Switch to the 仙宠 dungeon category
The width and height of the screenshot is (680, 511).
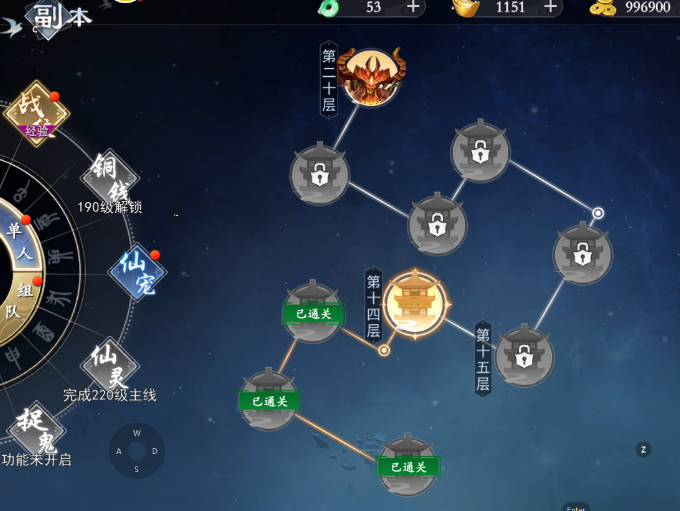pos(137,271)
